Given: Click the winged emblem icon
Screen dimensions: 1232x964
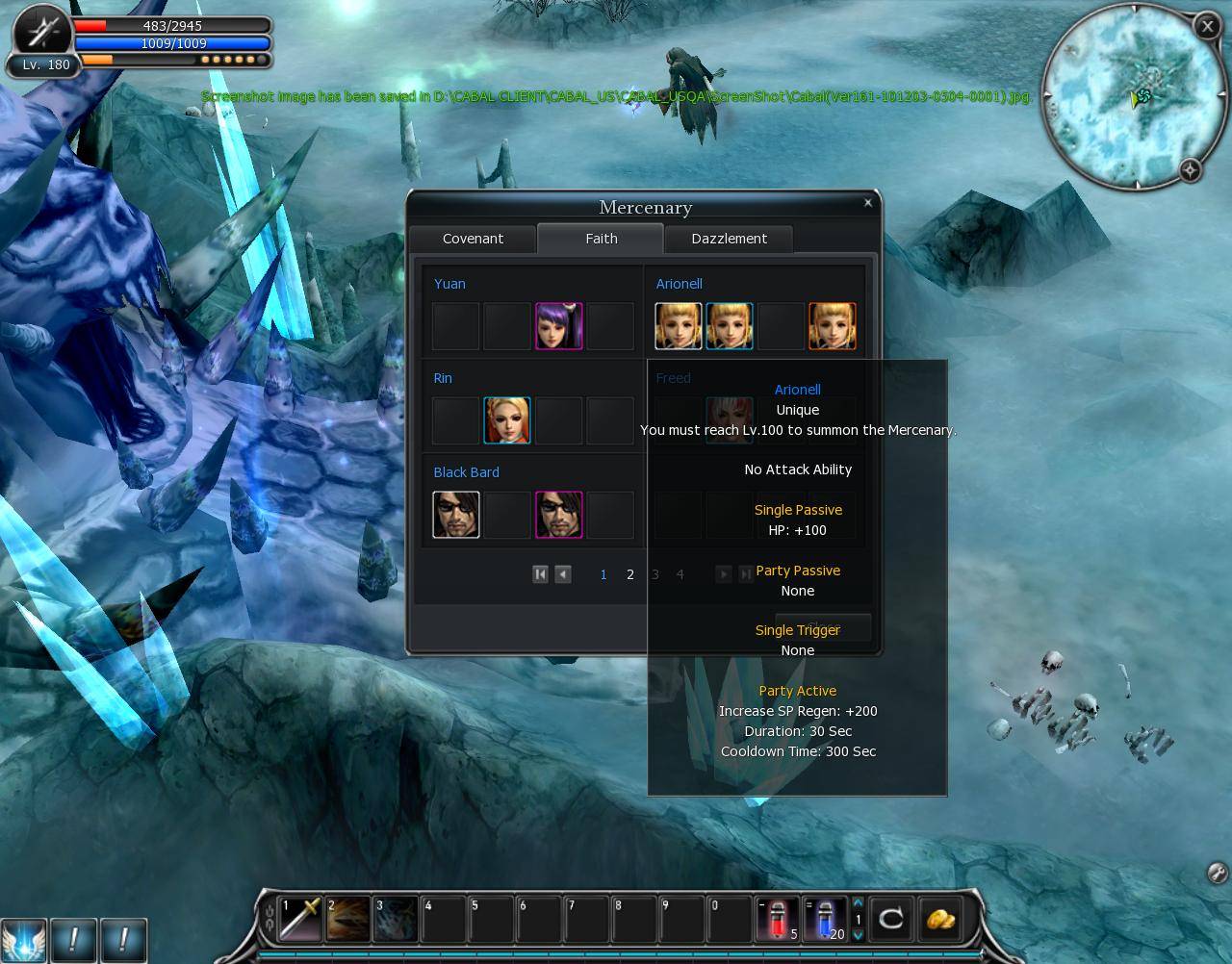Looking at the screenshot, I should (23, 939).
